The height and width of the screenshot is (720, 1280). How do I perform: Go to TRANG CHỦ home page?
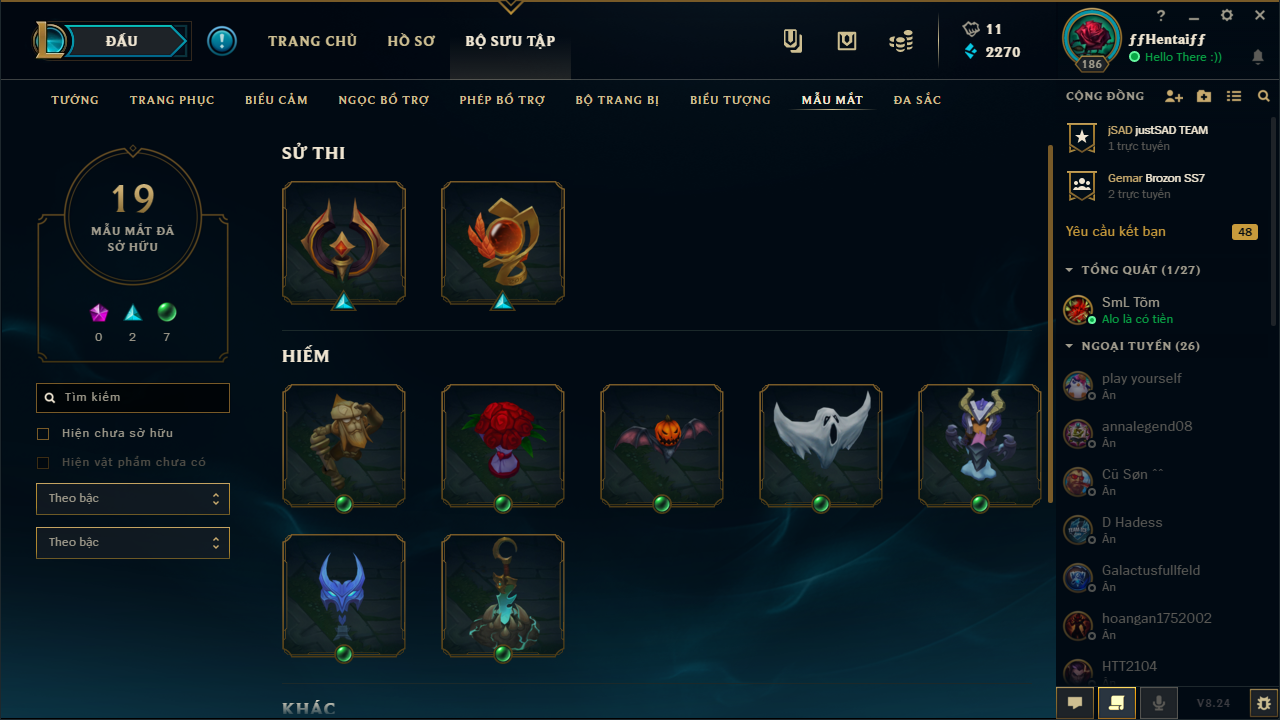click(x=312, y=41)
